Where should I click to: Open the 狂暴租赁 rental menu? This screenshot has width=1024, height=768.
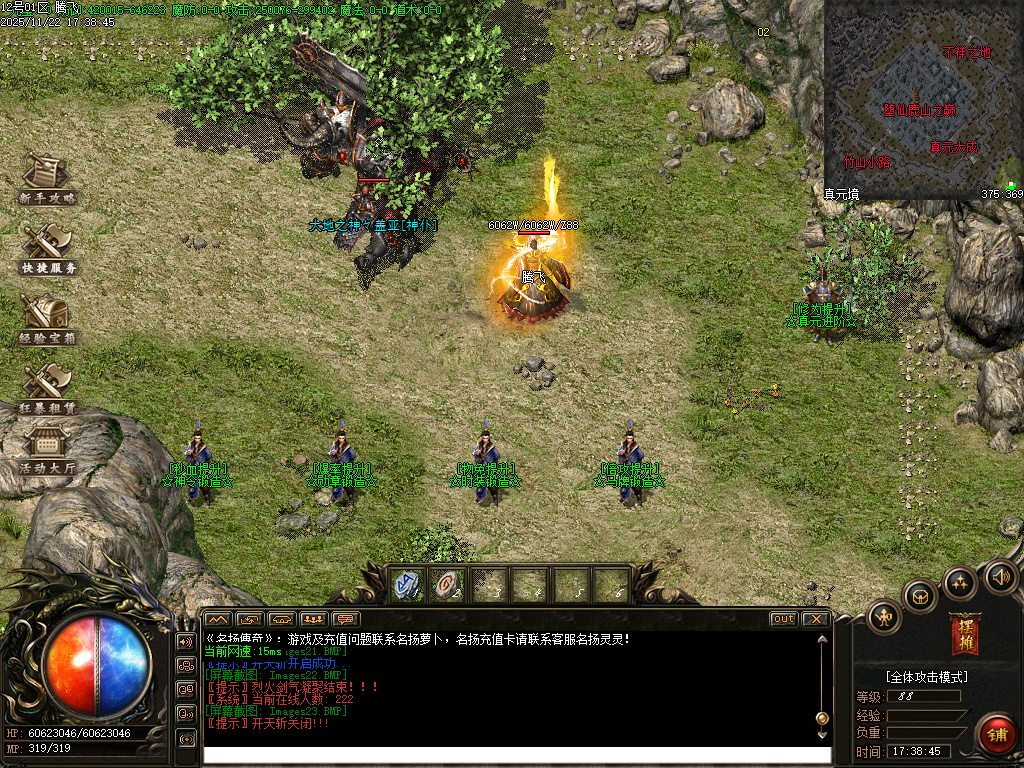pyautogui.click(x=46, y=388)
